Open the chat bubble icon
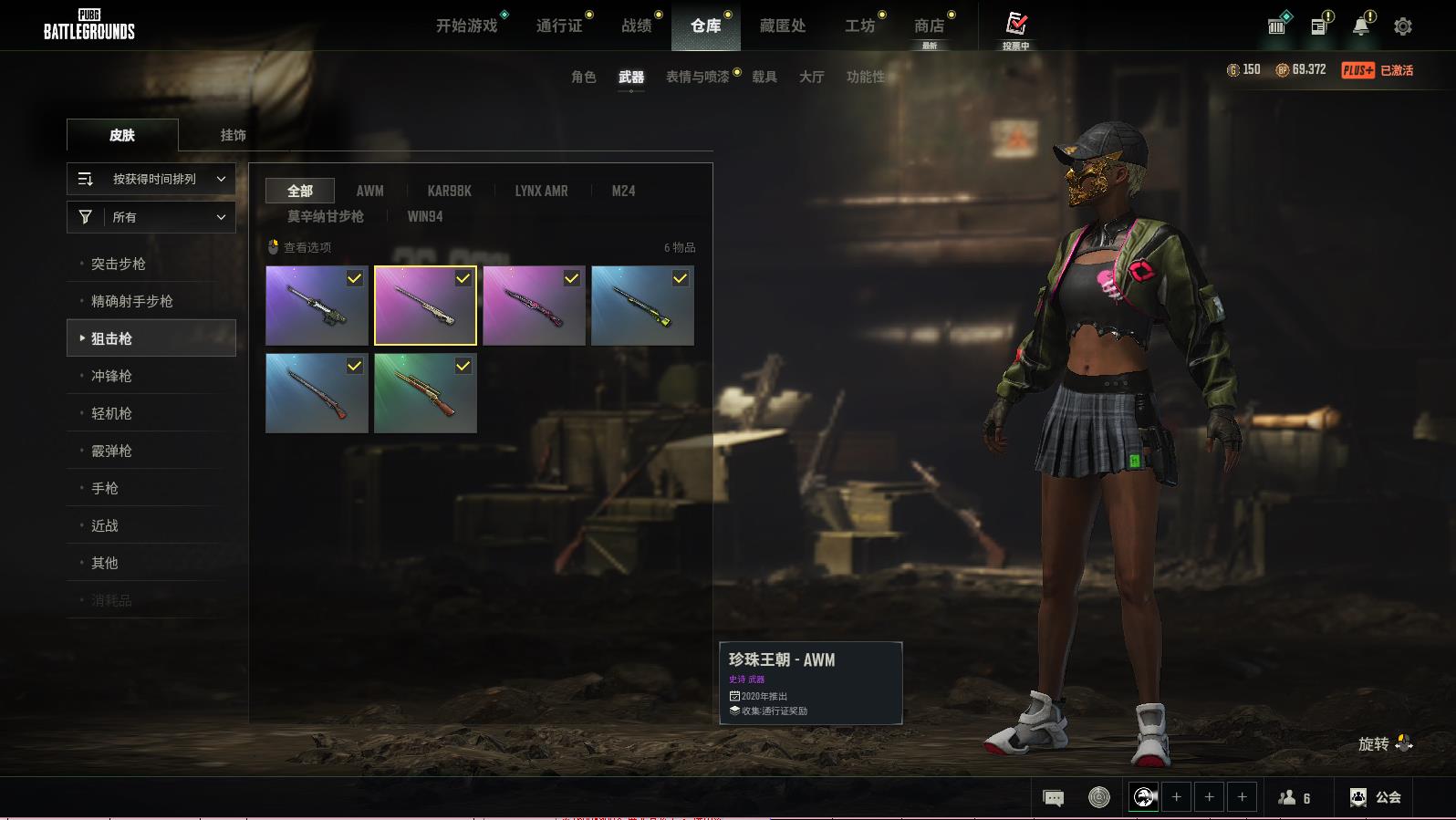 click(1053, 798)
